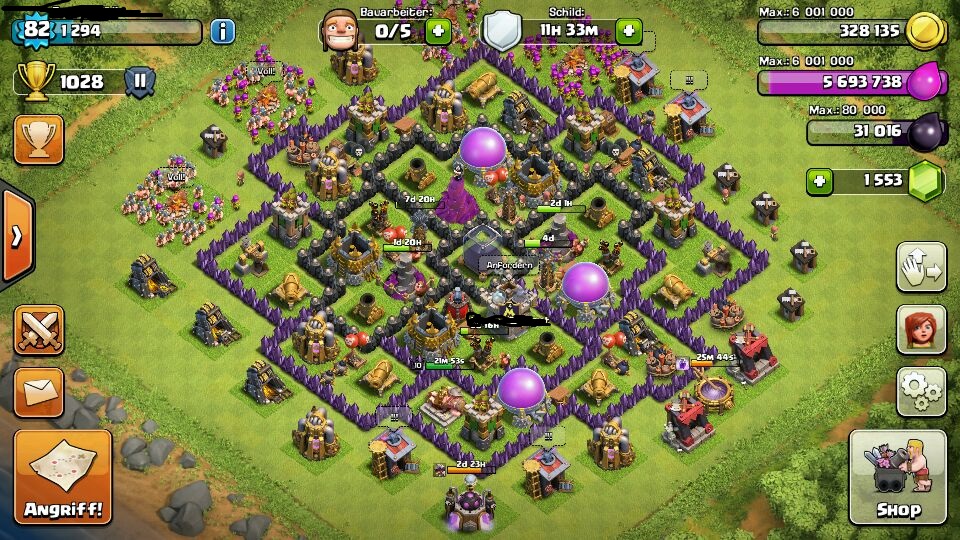Add builders with the Bauarbeiter plus button
The height and width of the screenshot is (540, 960).
coord(437,31)
